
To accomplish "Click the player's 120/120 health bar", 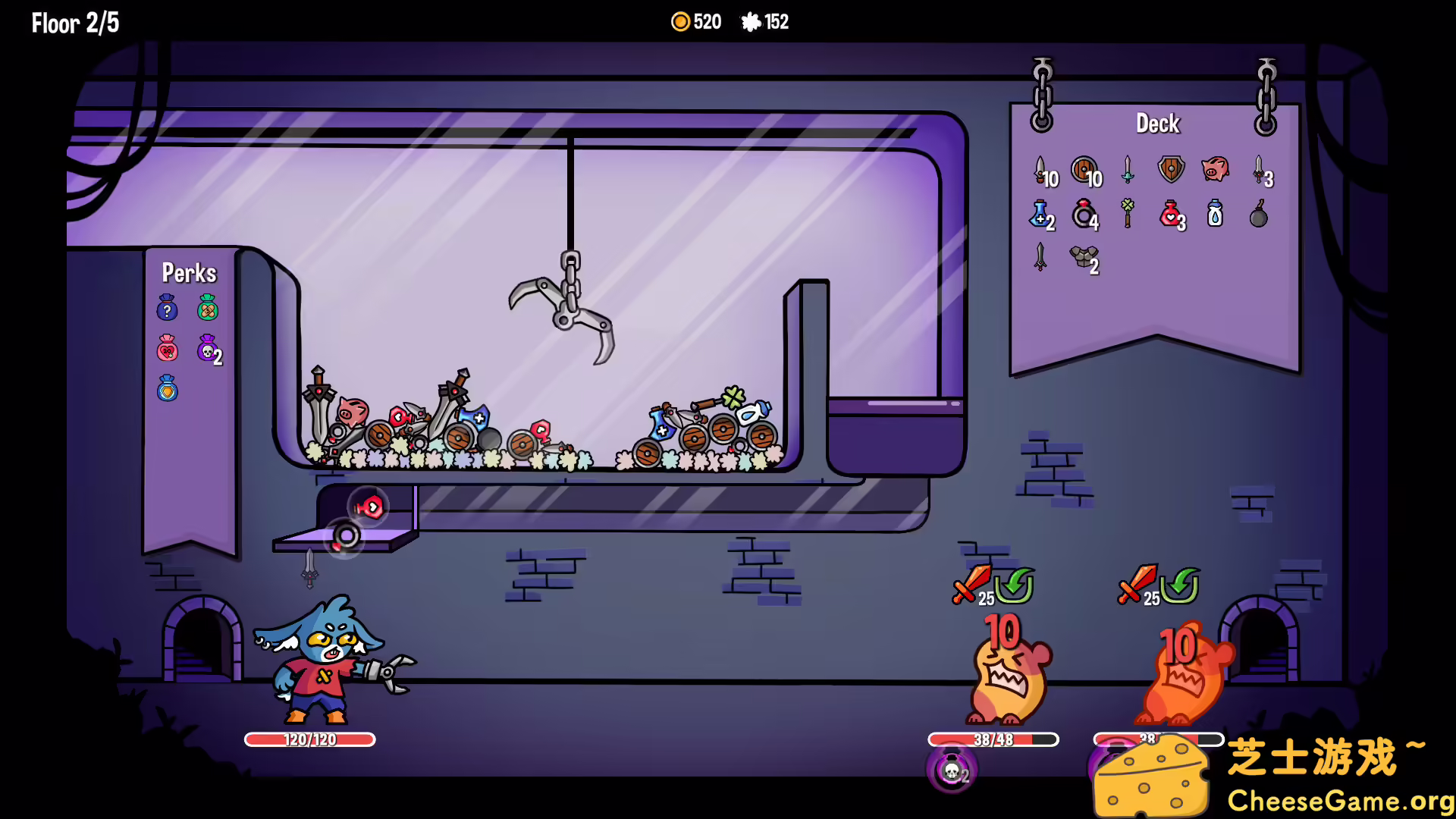I will coord(309,739).
